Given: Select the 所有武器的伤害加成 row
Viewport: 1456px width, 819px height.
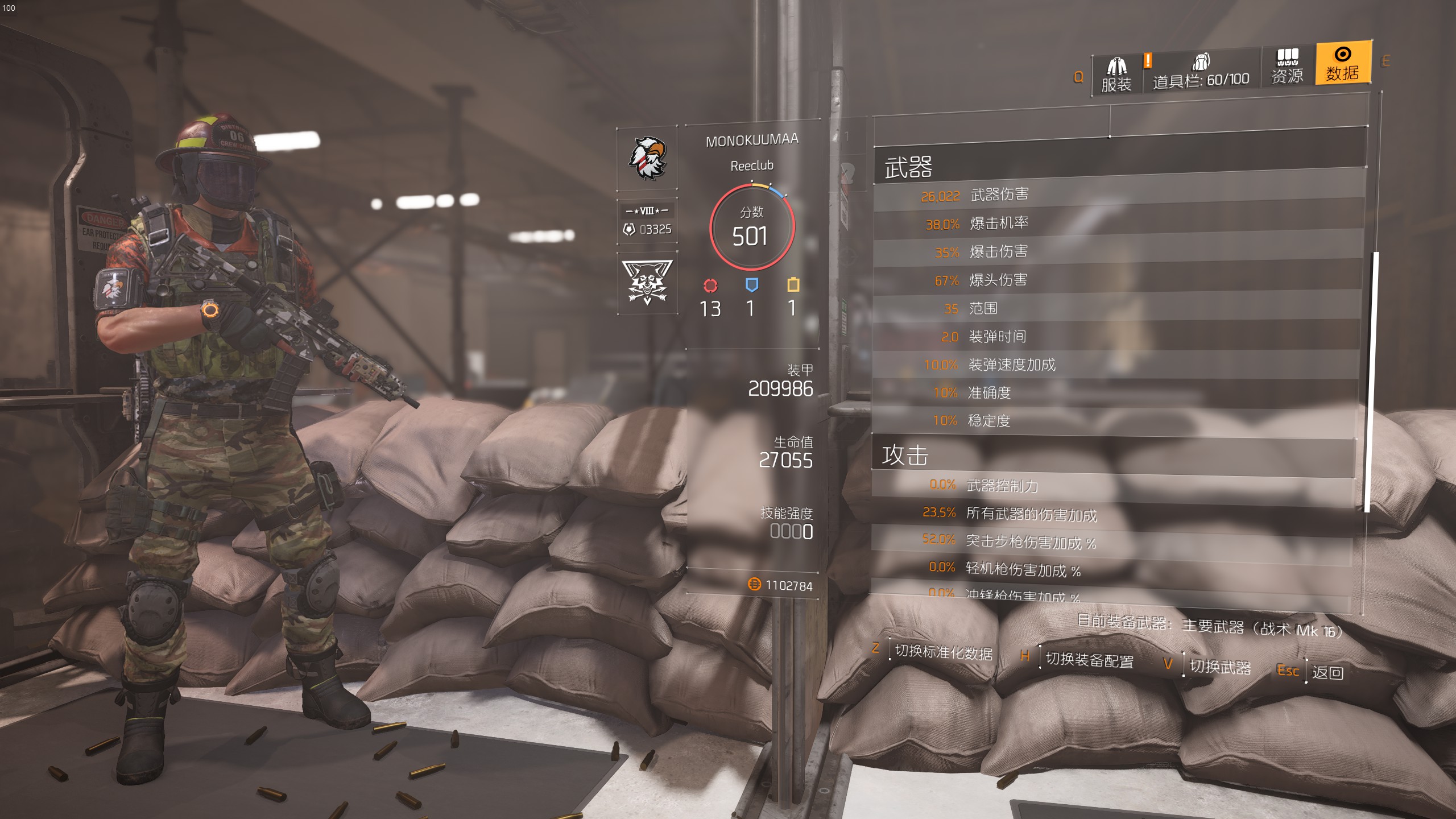Looking at the screenshot, I should pos(1112,514).
